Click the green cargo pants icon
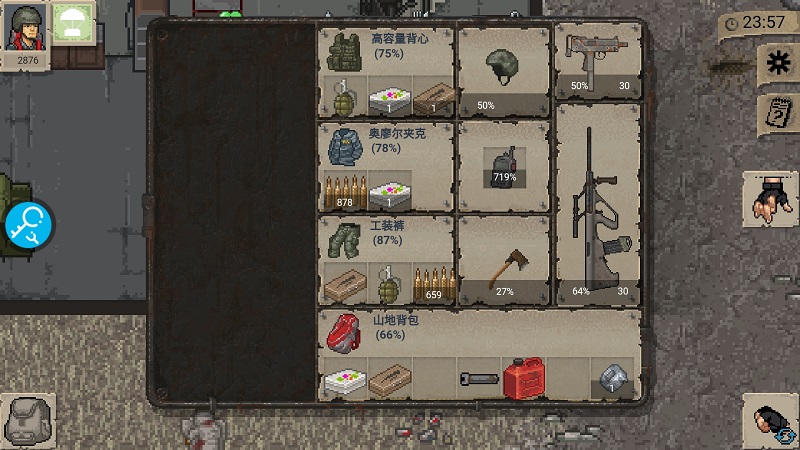Viewport: 800px width, 450px height. tap(343, 241)
